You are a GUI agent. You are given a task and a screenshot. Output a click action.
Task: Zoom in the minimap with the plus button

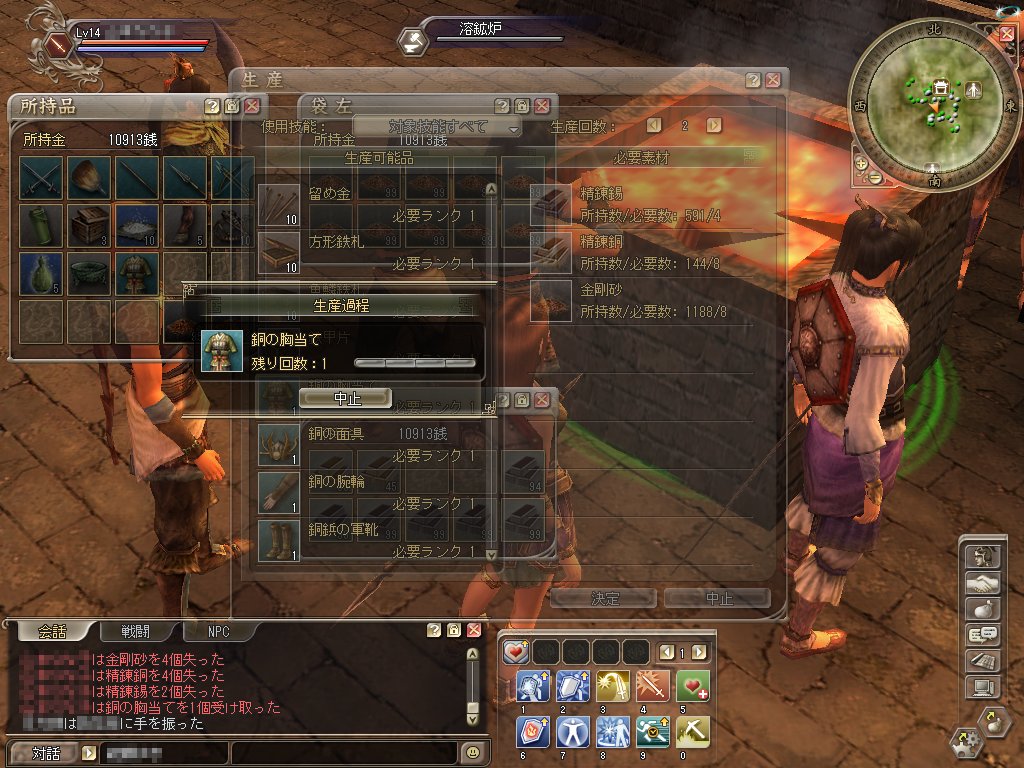point(860,162)
